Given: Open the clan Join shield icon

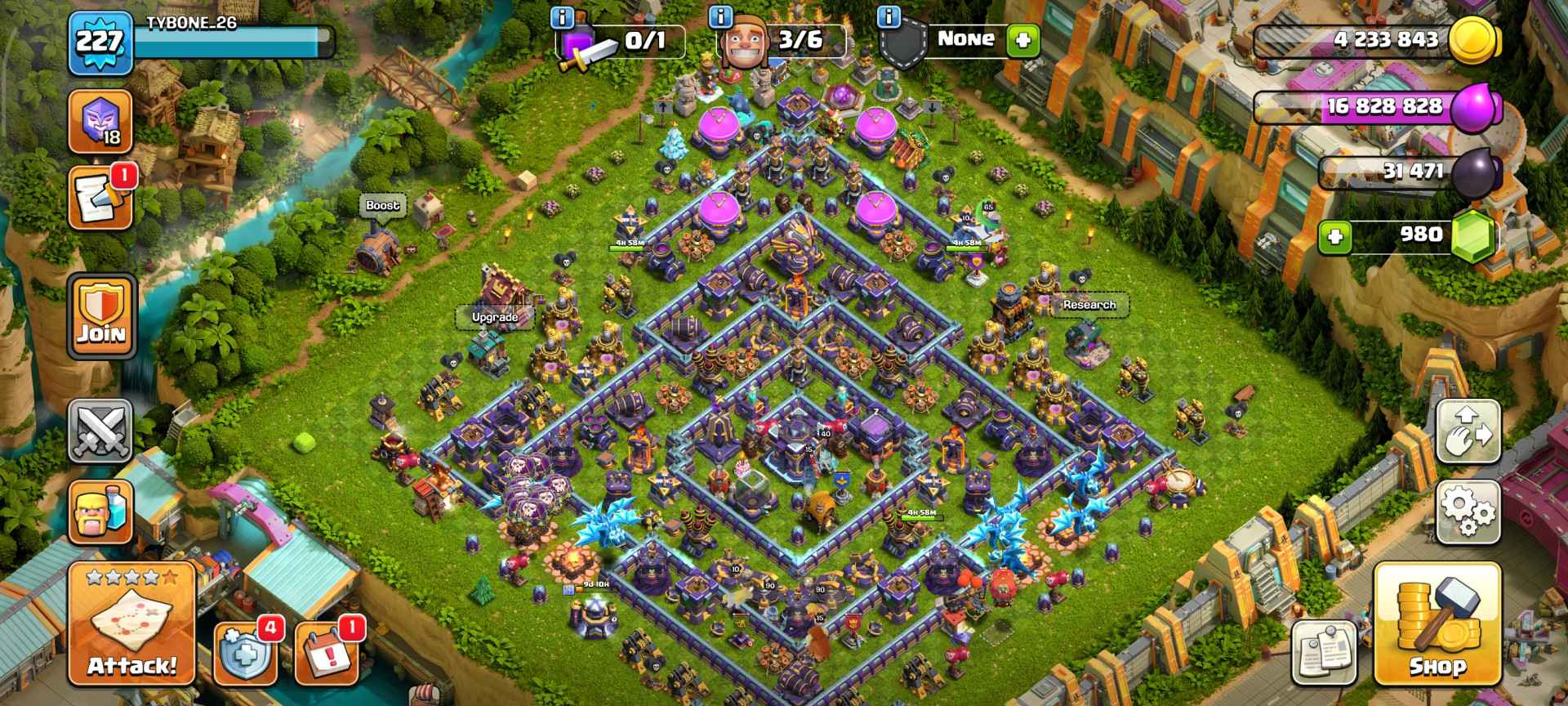Looking at the screenshot, I should (102, 315).
